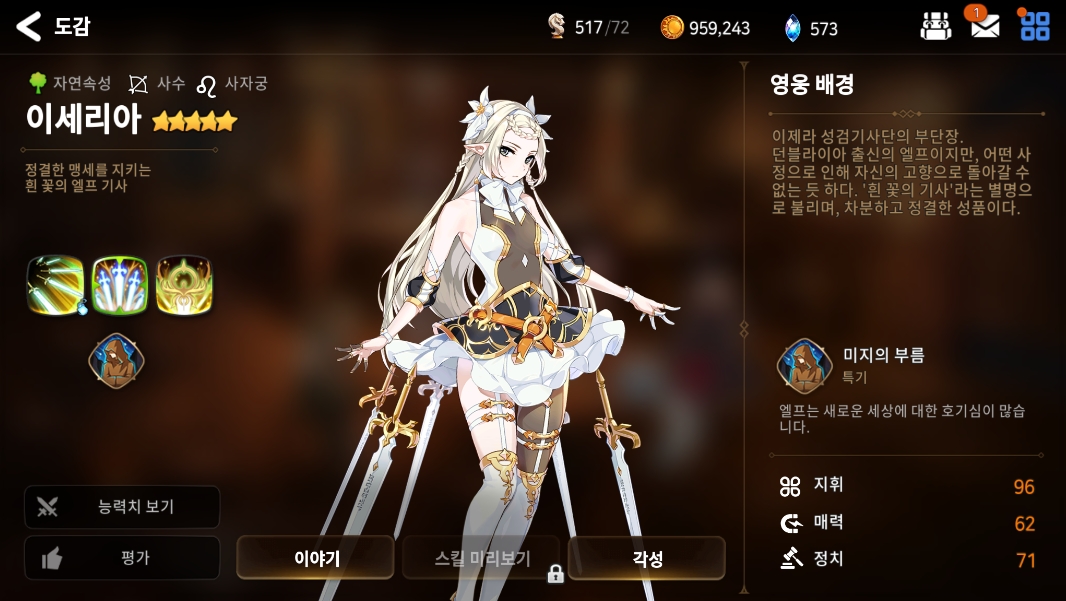
Task: Select the golden emblem skill icon
Action: click(184, 285)
